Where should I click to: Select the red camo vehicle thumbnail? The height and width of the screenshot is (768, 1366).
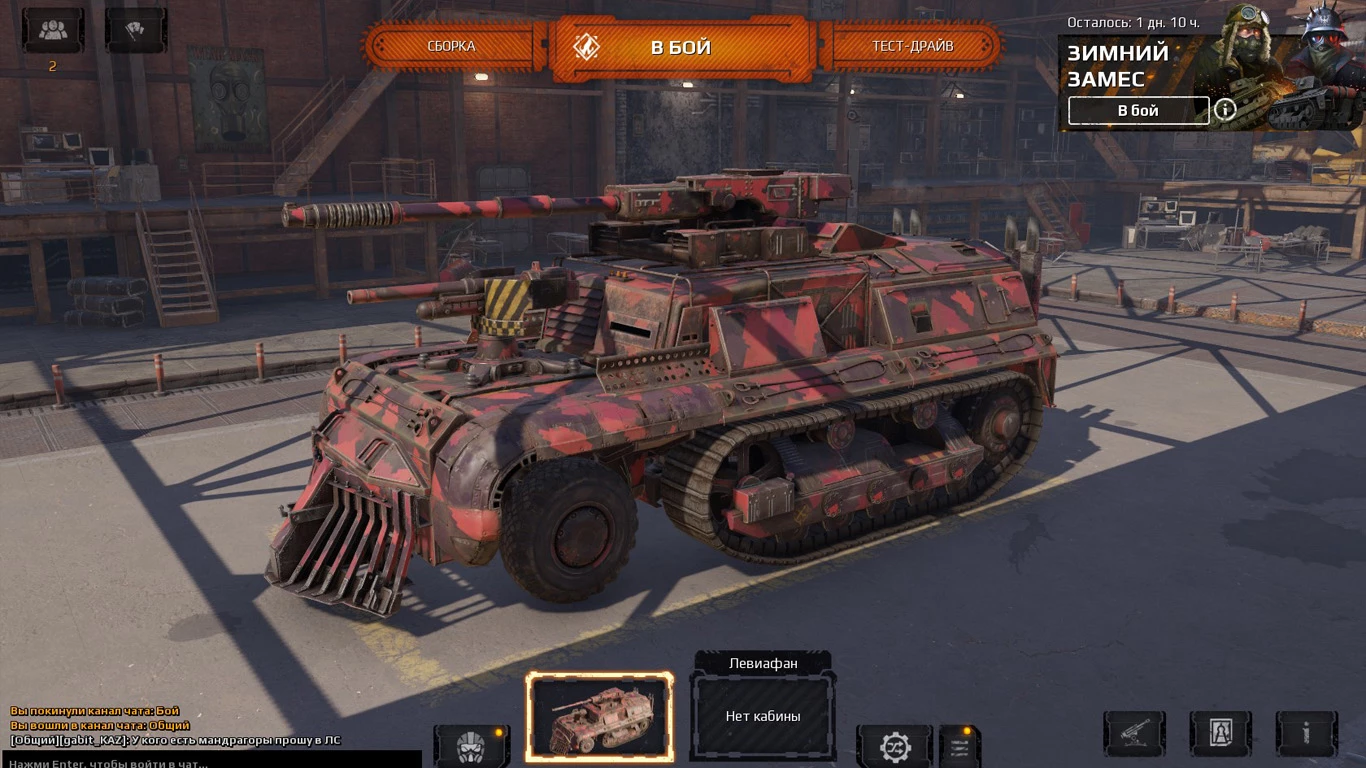600,716
